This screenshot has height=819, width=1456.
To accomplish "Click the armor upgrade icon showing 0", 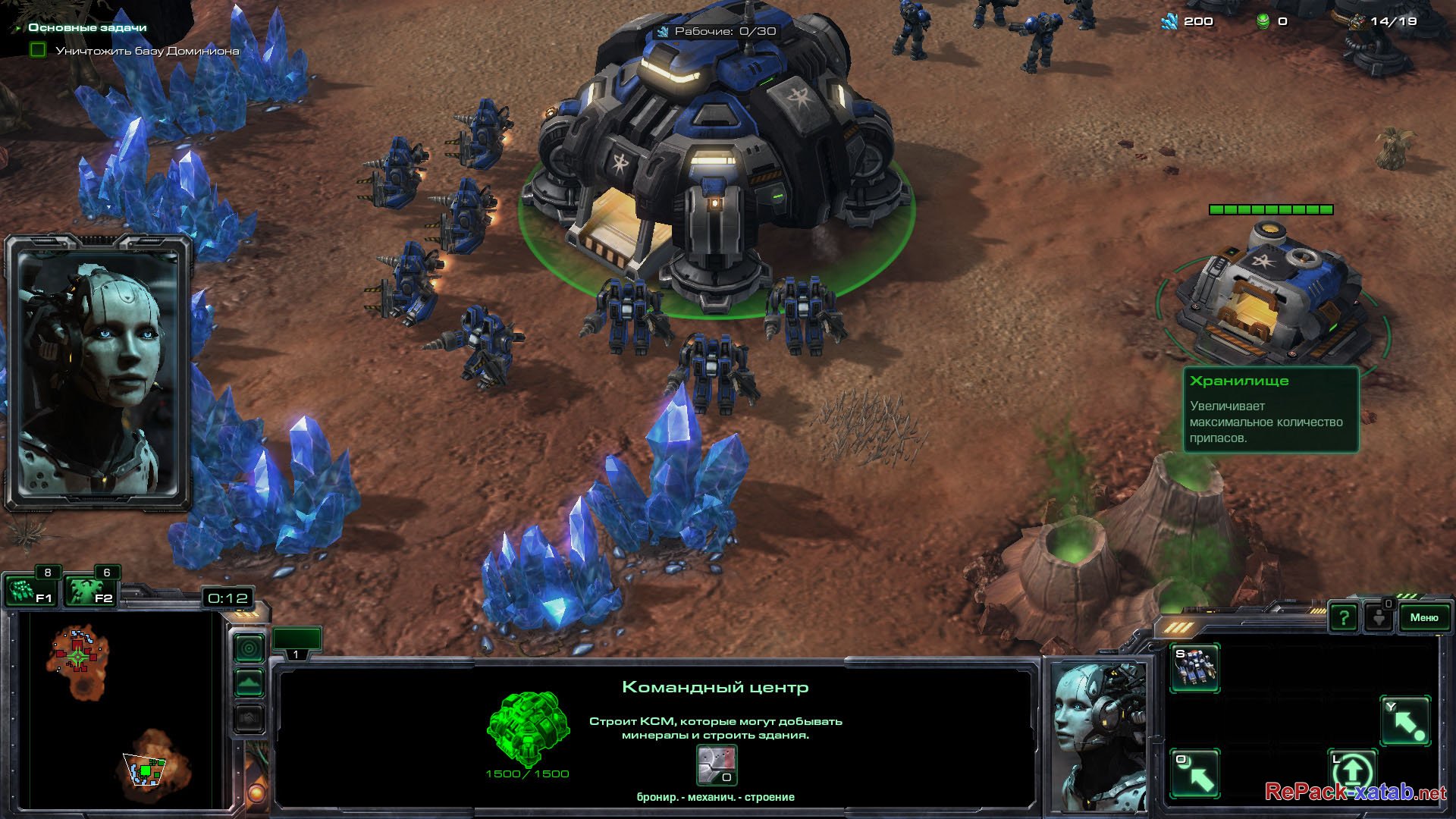I will point(717,764).
